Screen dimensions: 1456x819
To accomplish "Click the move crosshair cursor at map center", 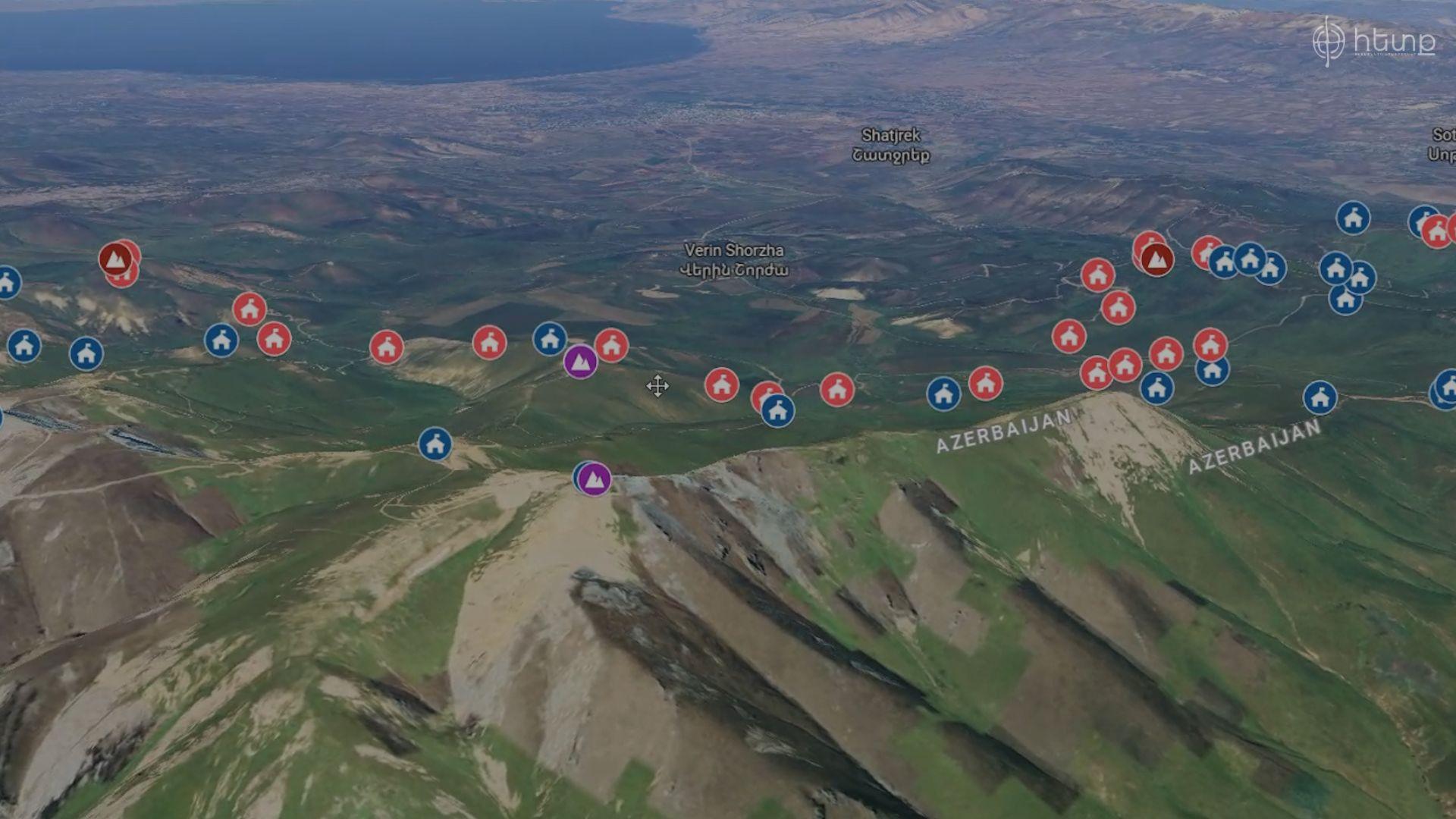I will click(x=657, y=386).
